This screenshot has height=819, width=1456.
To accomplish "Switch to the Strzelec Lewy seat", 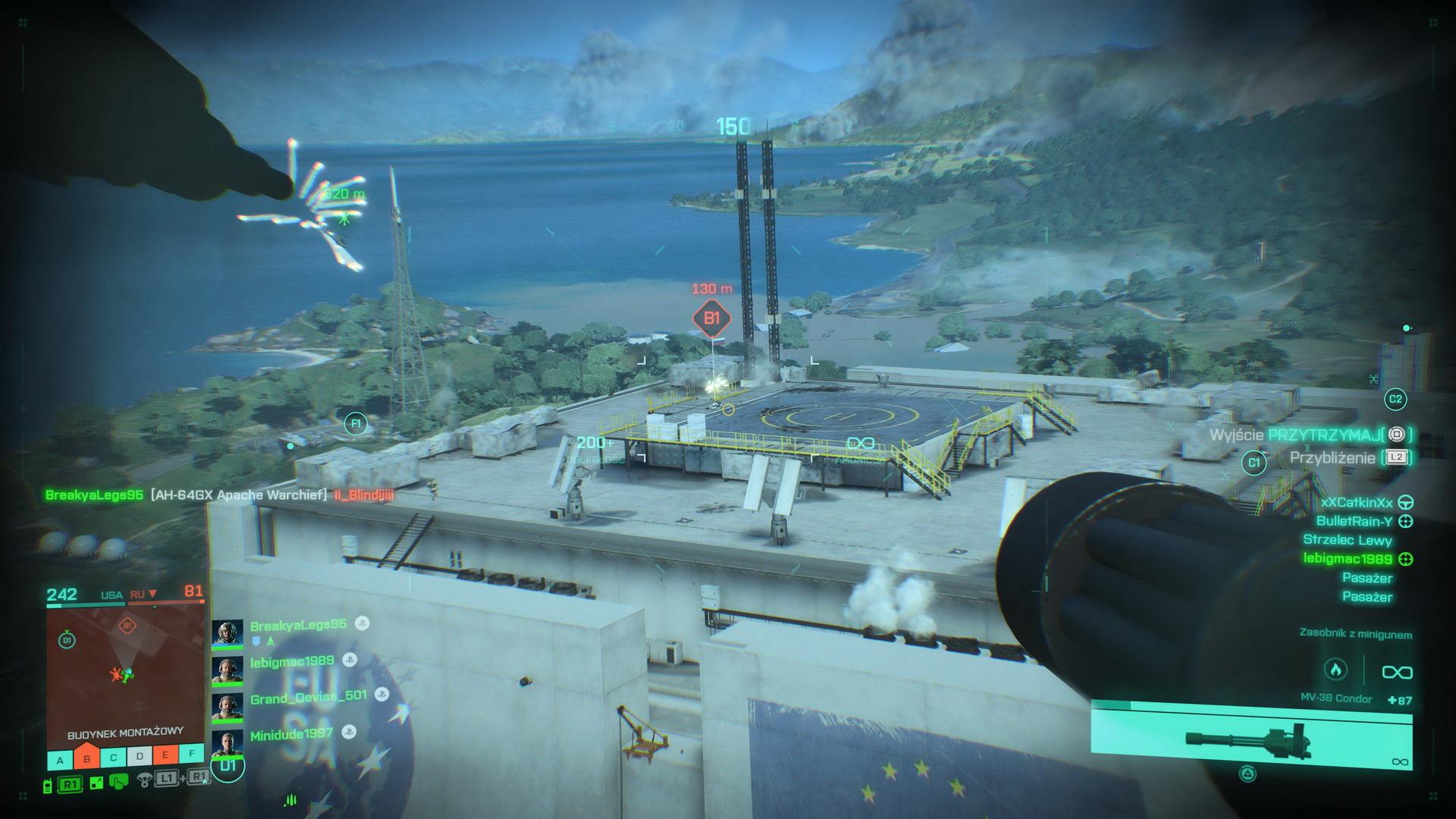I will pos(1348,540).
